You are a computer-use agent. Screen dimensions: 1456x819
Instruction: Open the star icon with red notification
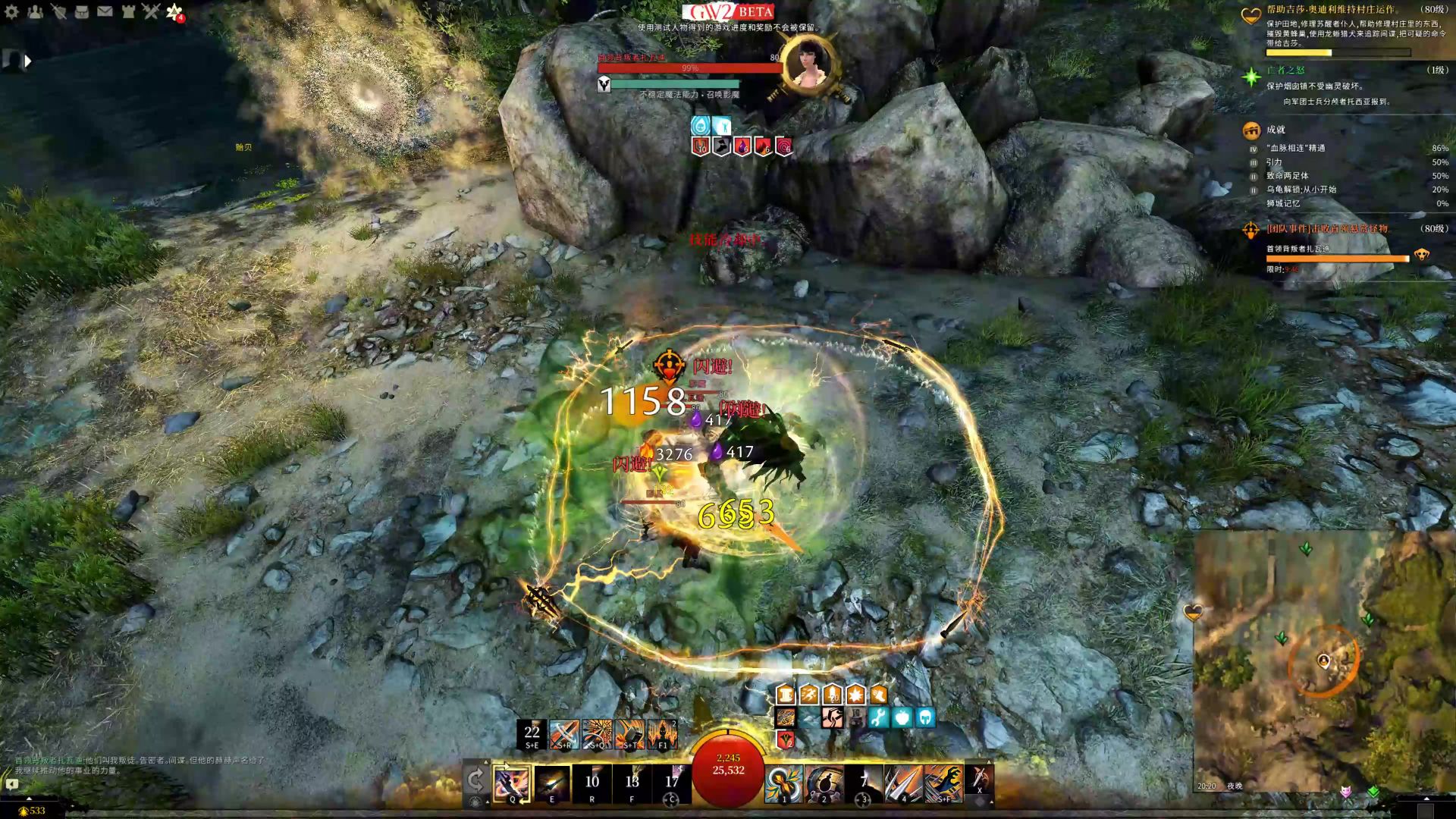coord(174,11)
